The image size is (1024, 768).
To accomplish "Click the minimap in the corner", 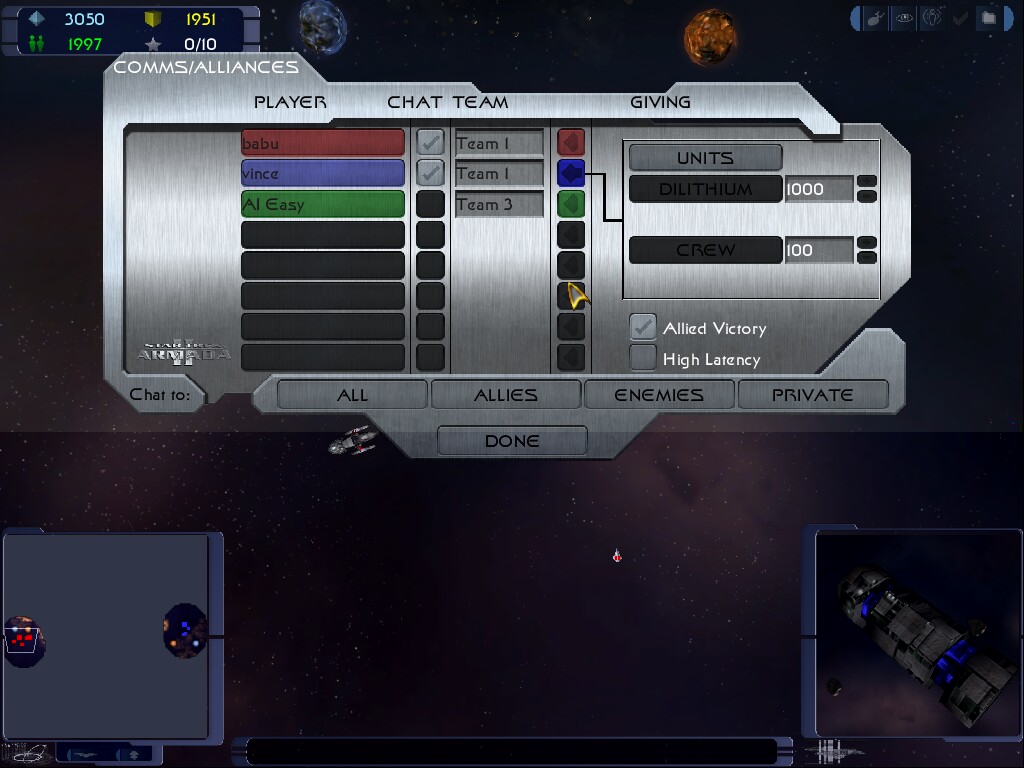I will (x=106, y=636).
